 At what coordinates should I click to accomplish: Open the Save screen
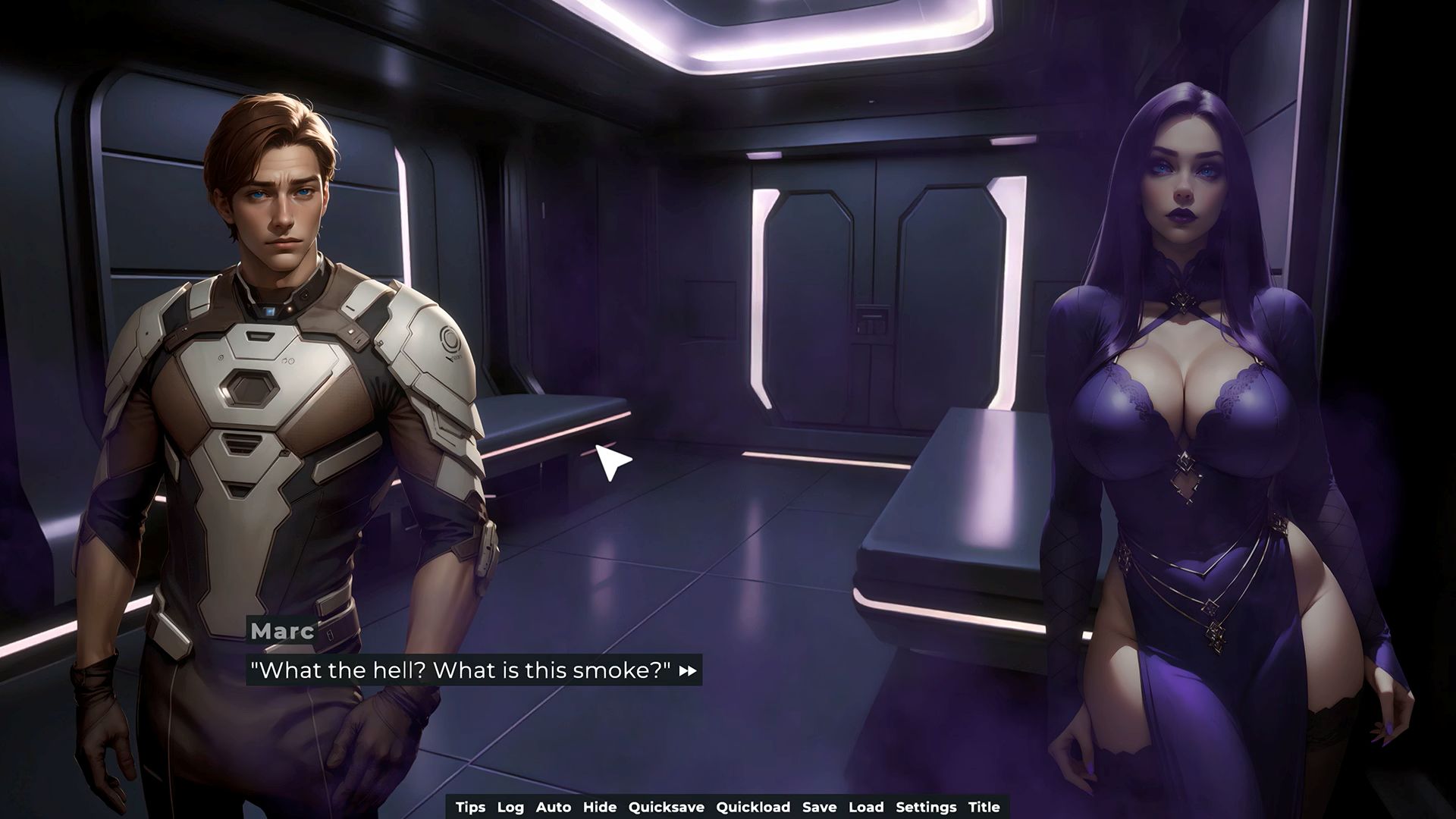click(x=819, y=807)
